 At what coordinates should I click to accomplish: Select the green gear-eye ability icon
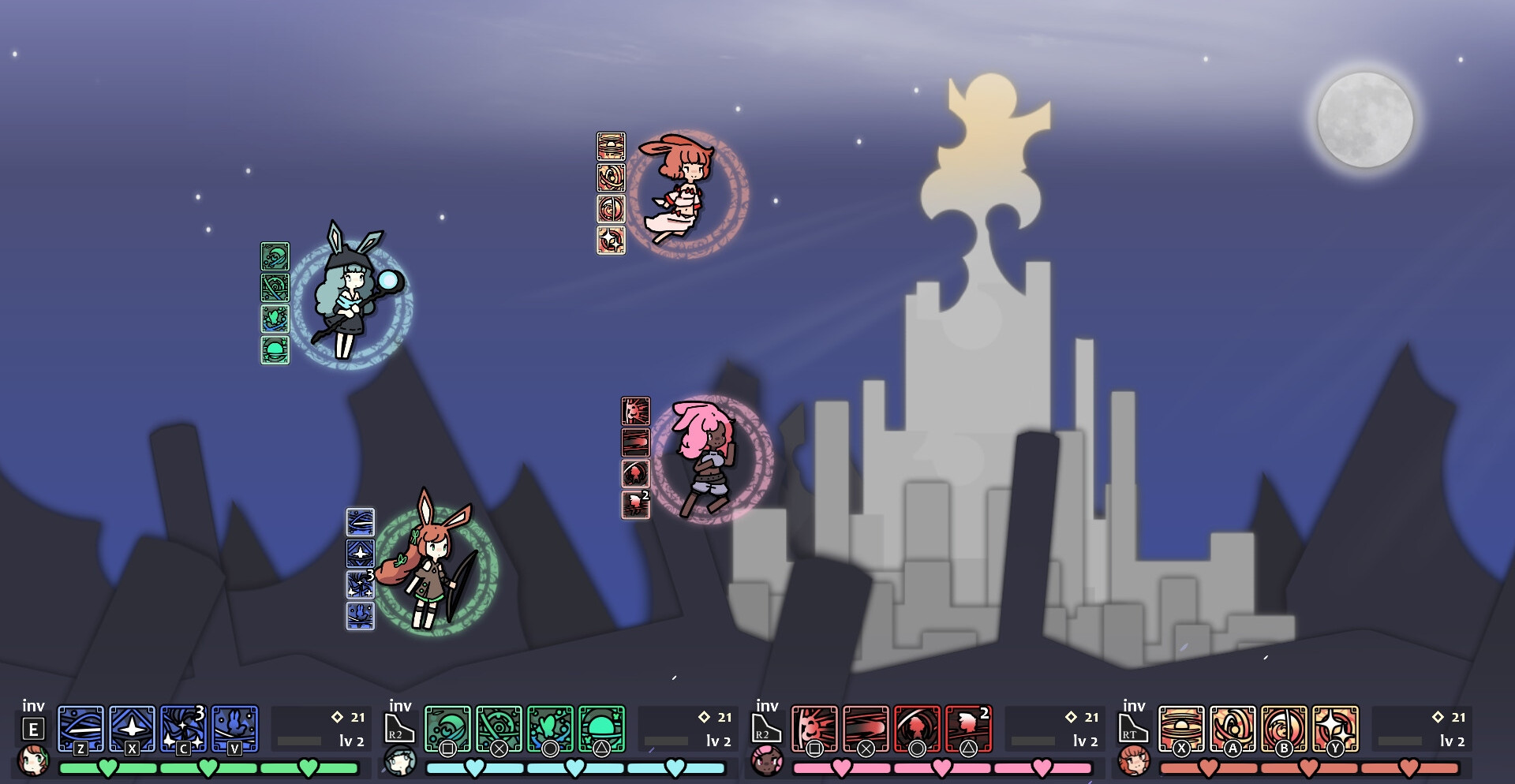[x=499, y=727]
